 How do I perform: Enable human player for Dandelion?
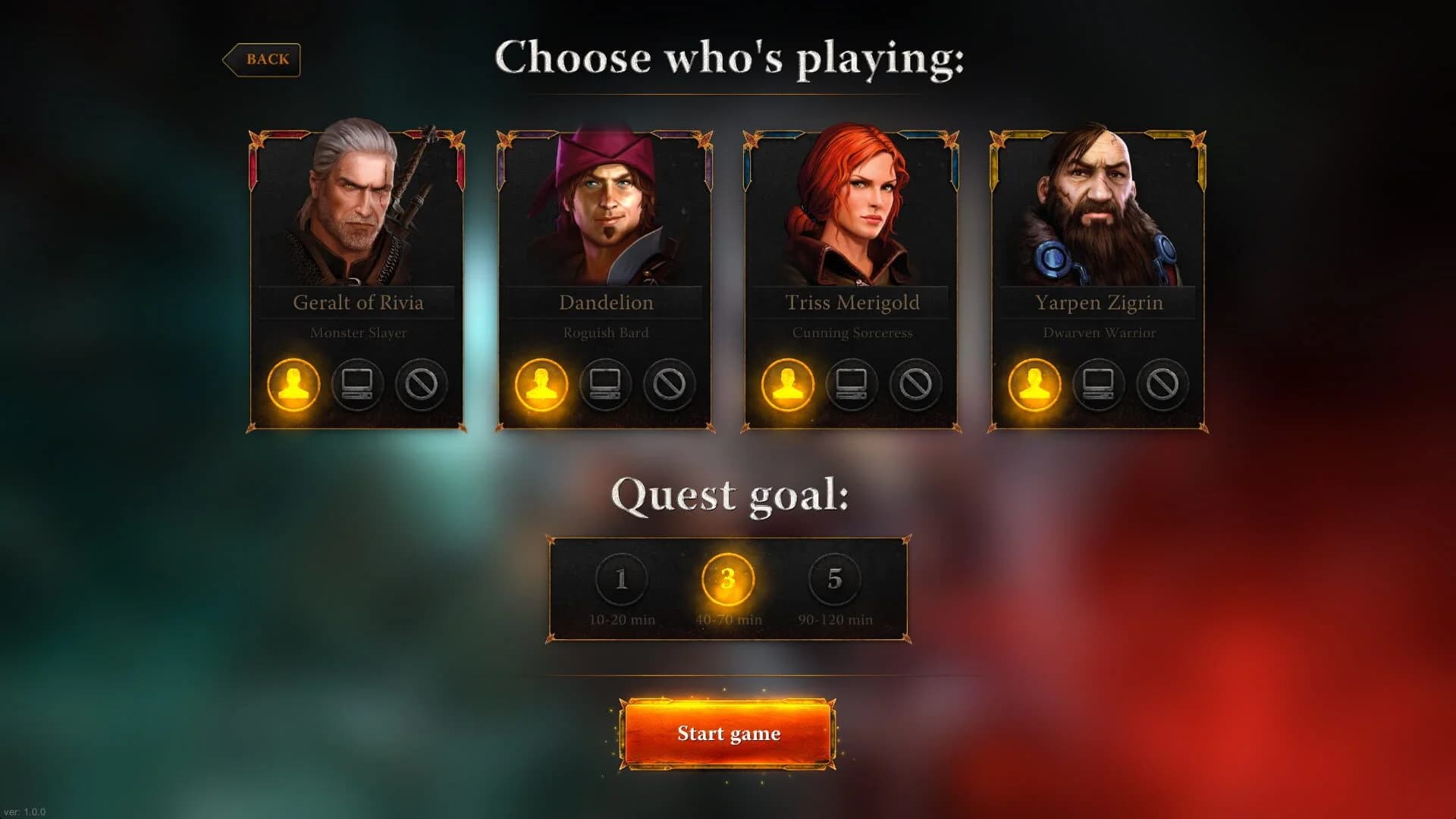[x=541, y=385]
